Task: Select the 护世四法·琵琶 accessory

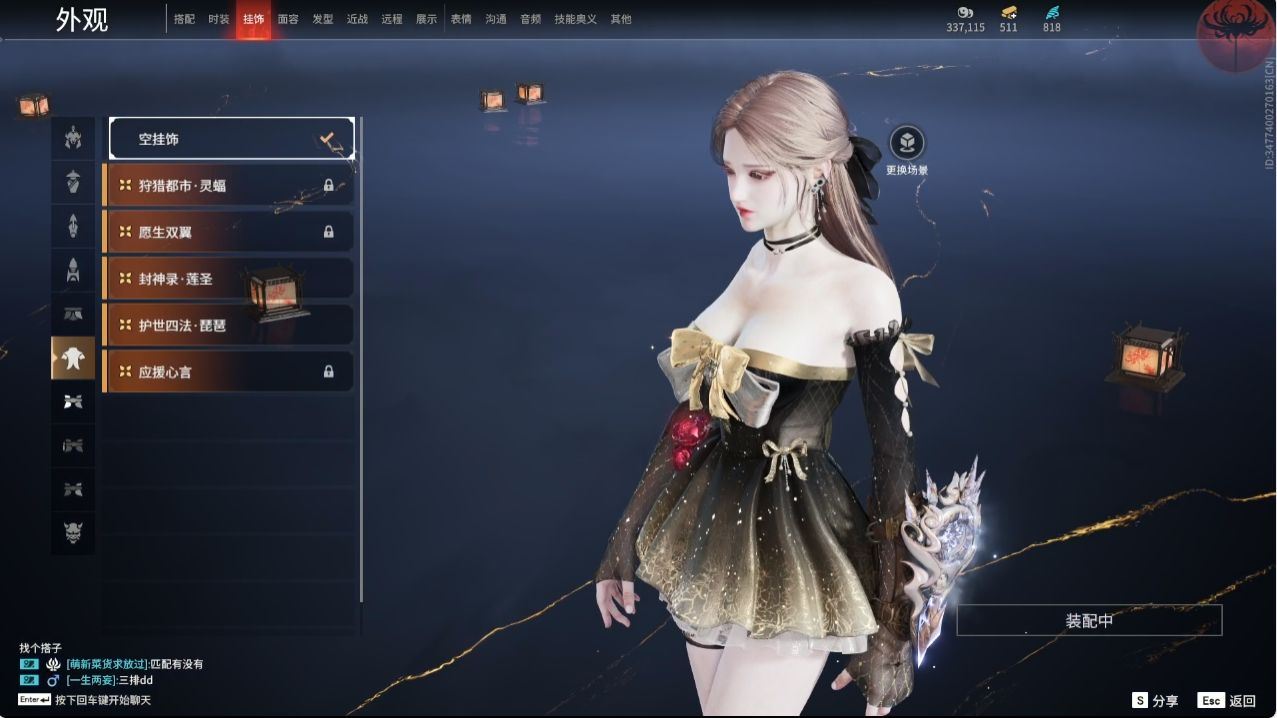Action: coord(228,325)
